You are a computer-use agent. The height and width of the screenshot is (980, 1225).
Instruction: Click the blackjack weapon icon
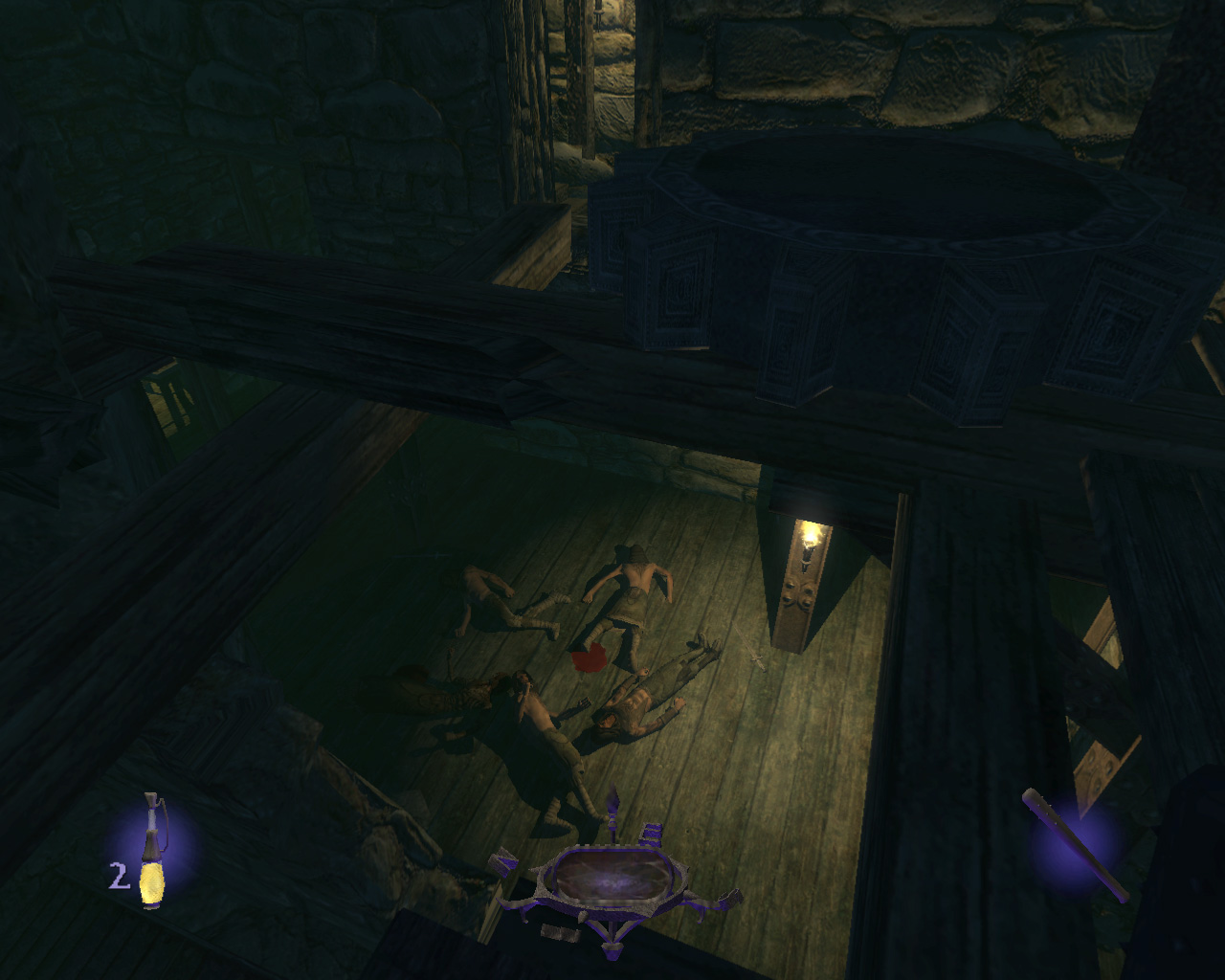point(1075,843)
